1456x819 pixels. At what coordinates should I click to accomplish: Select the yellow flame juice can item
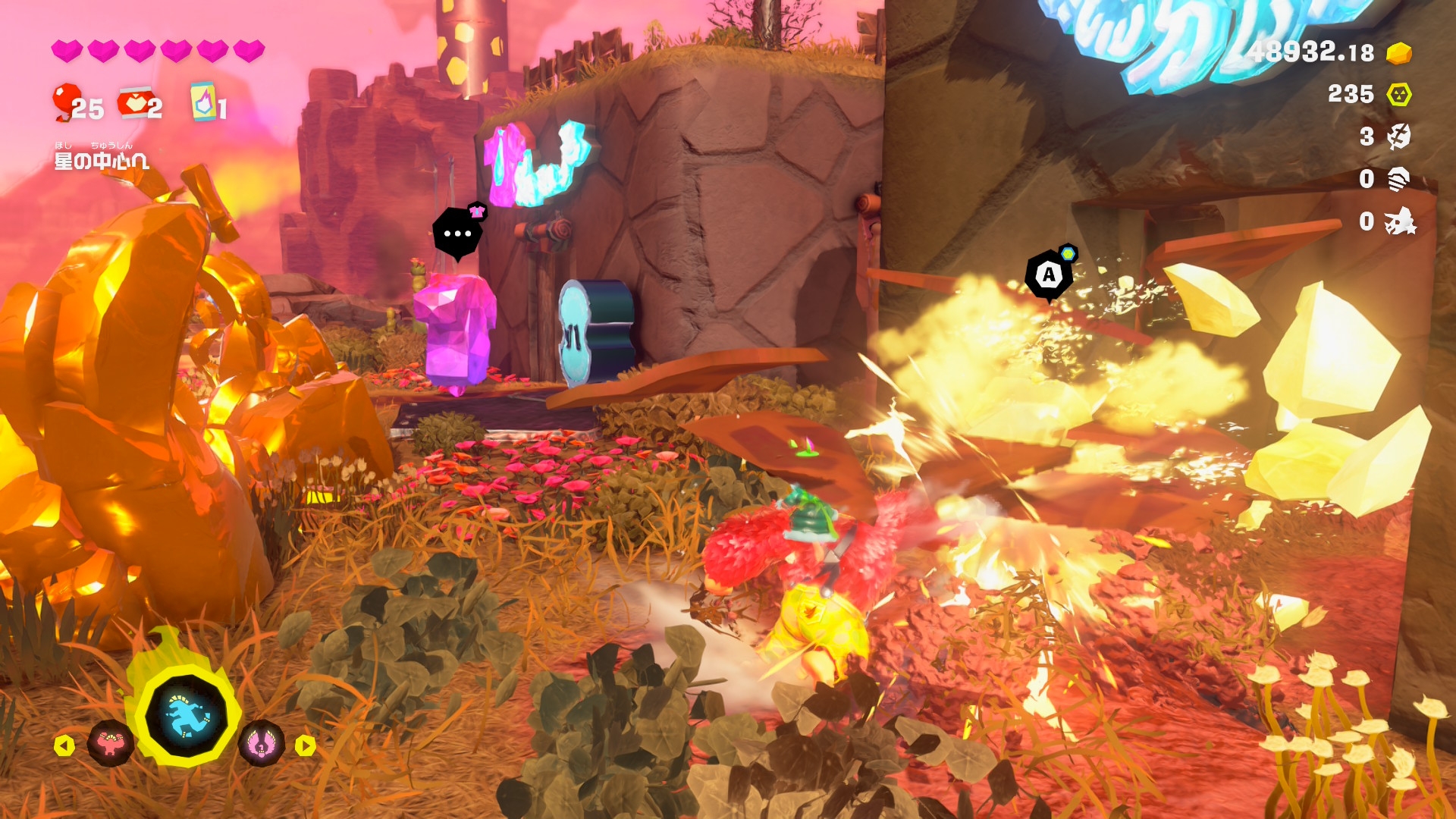coord(203,102)
